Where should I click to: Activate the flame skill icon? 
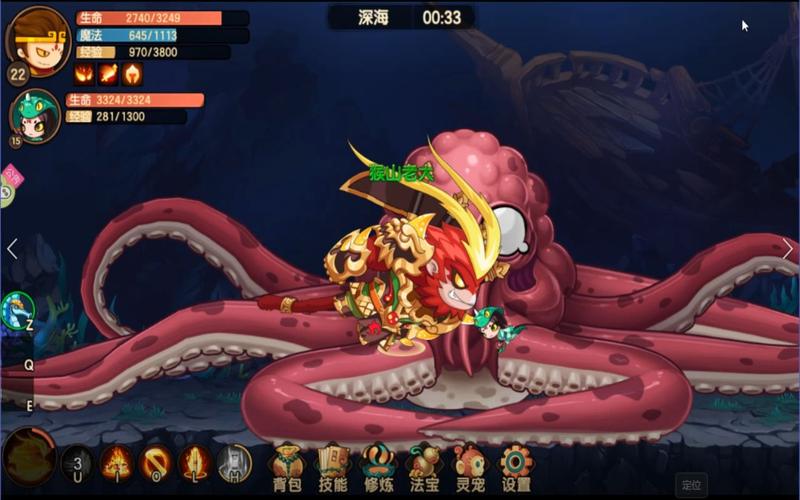pos(117,463)
